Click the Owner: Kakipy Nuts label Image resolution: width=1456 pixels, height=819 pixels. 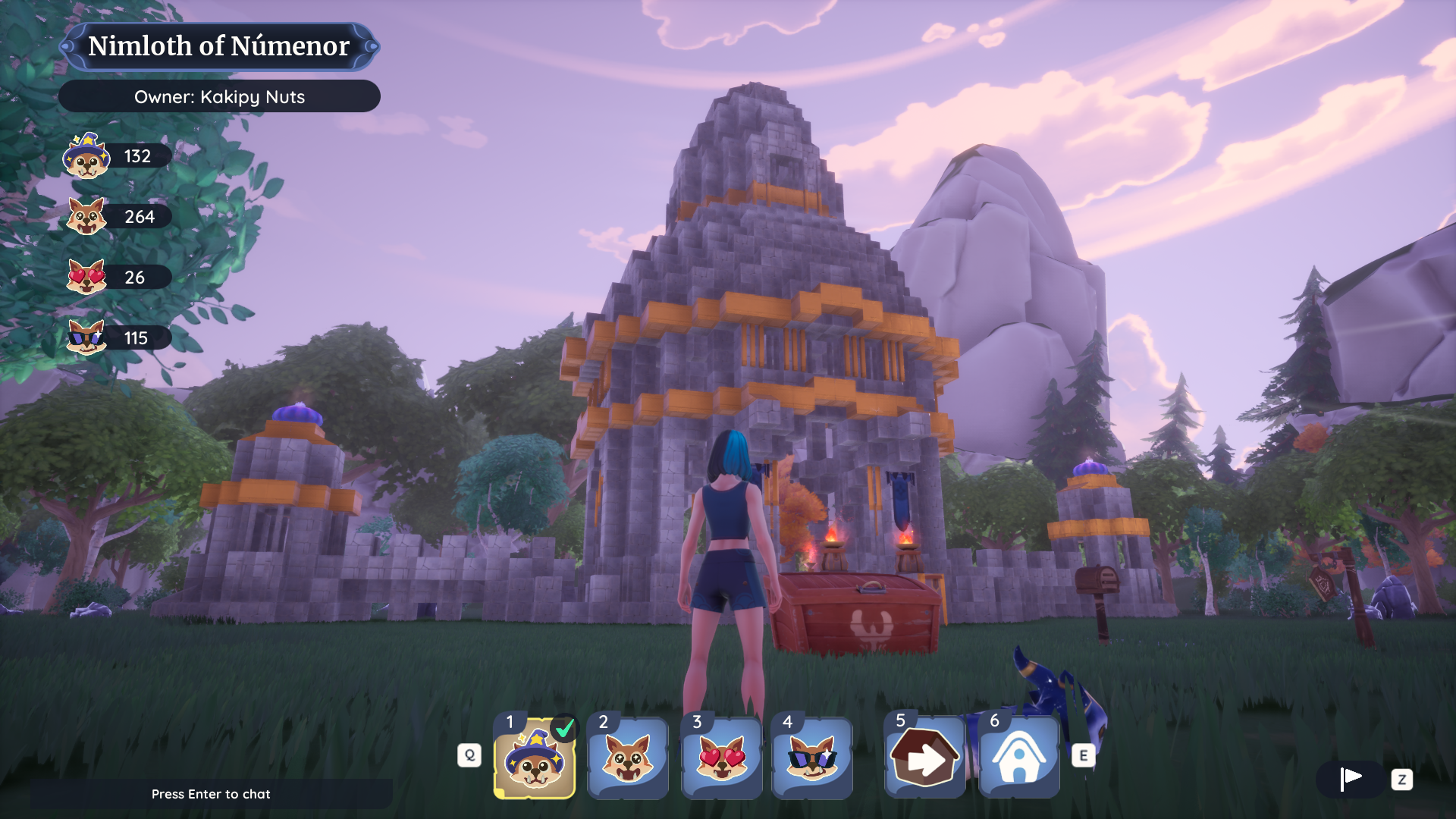pos(219,96)
